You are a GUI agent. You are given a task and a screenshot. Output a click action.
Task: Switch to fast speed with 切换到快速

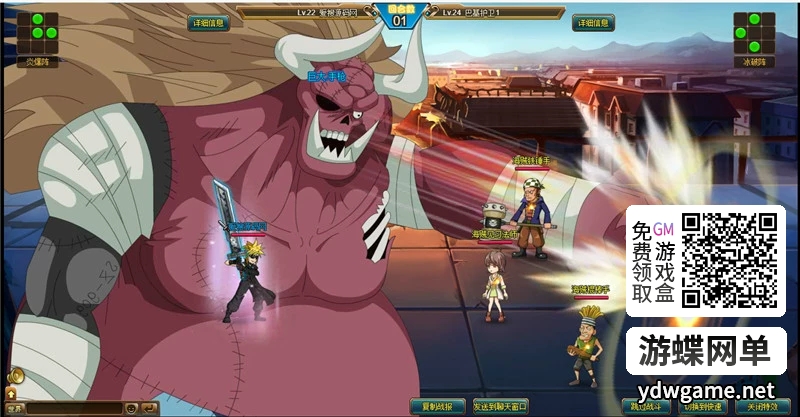(703, 407)
